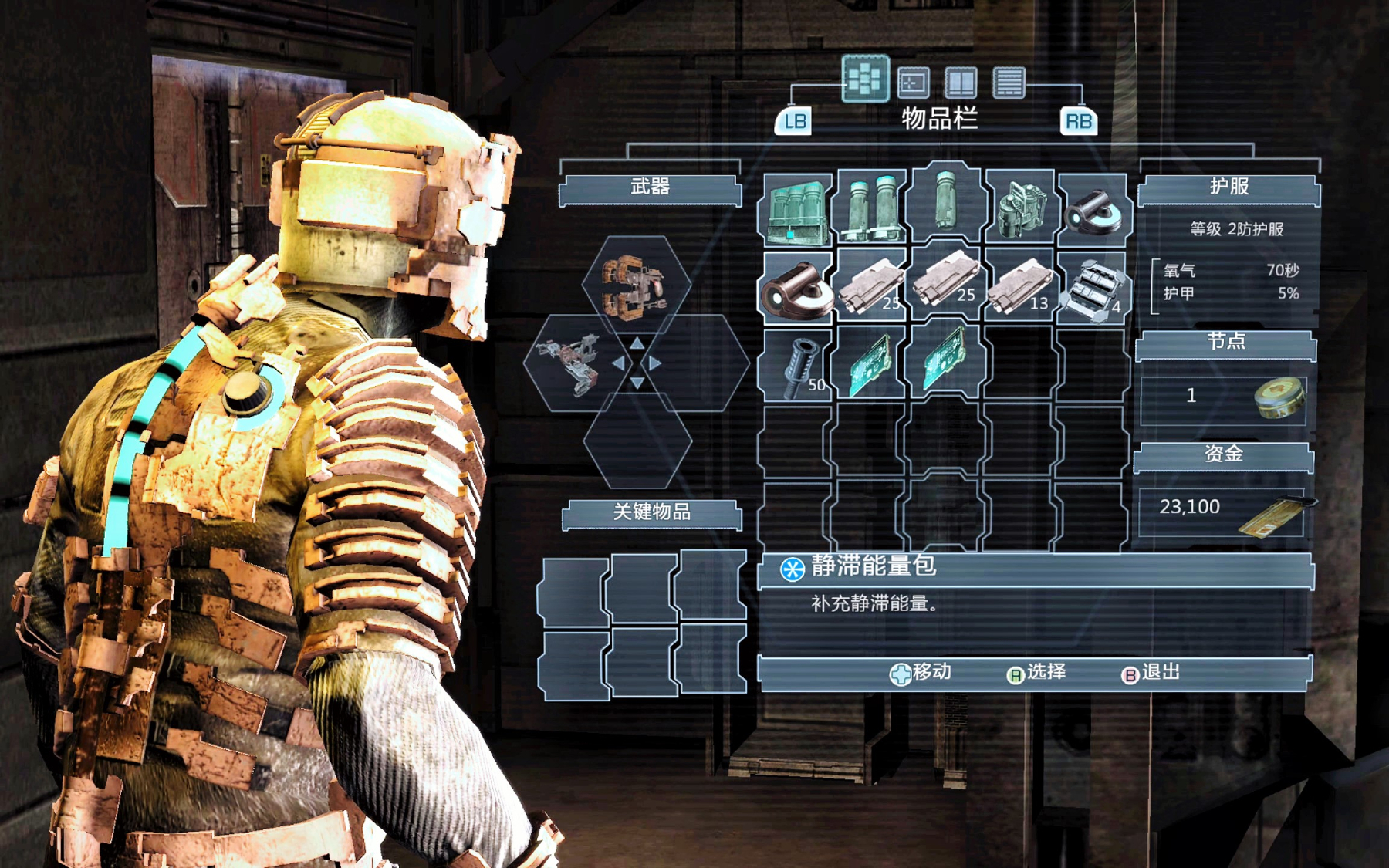
Task: Choose the line racks stack of 4
Action: click(1093, 285)
